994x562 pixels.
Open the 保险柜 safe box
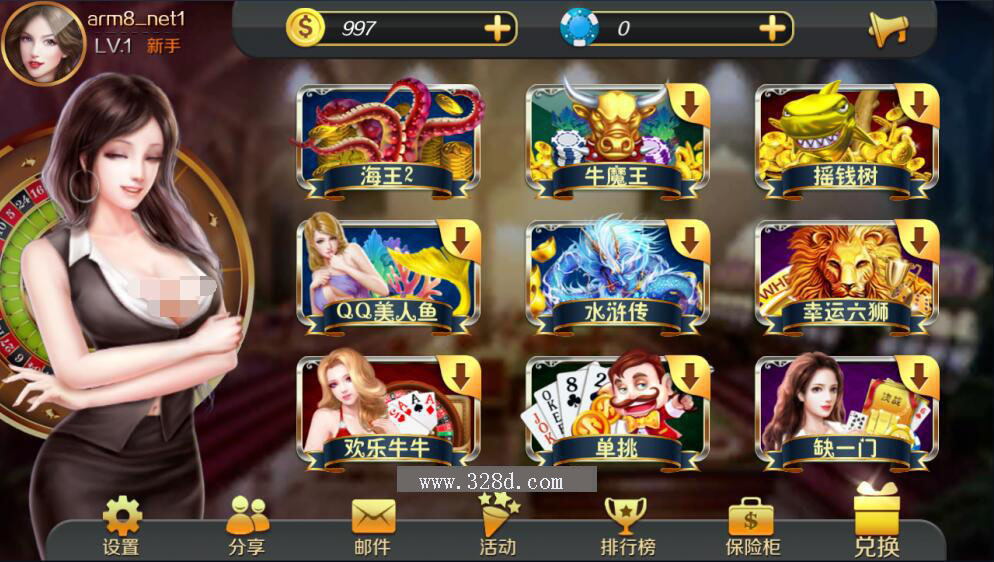[x=752, y=526]
